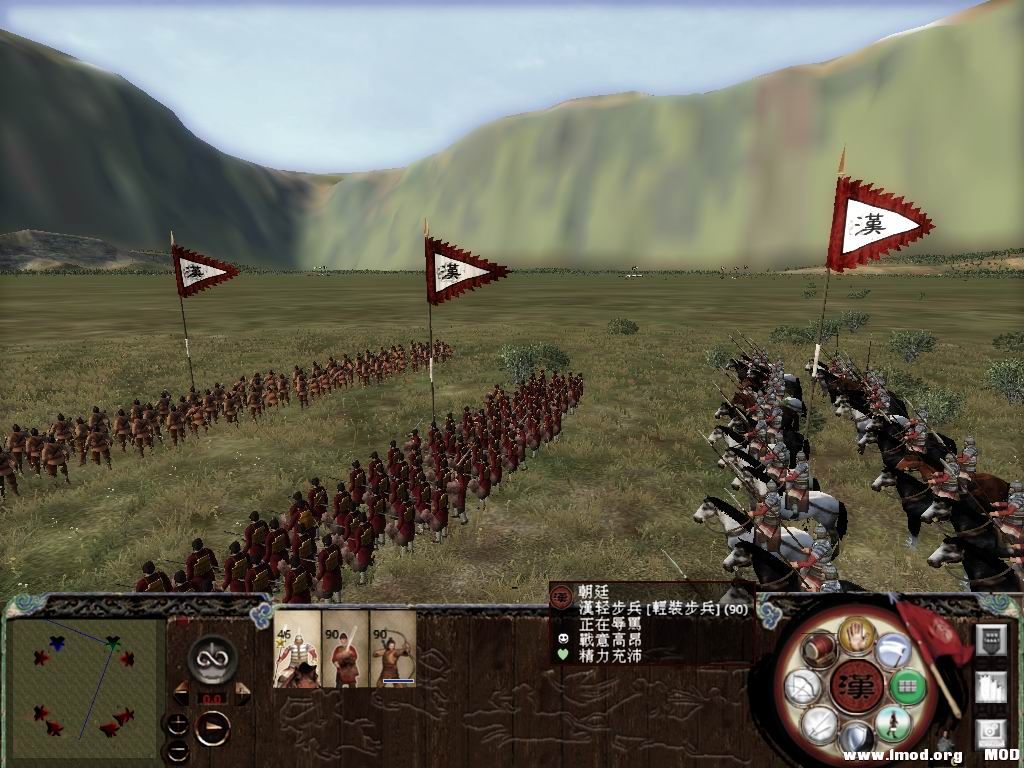Select the cavalry unit card with 46 men
The height and width of the screenshot is (768, 1024).
(x=297, y=648)
